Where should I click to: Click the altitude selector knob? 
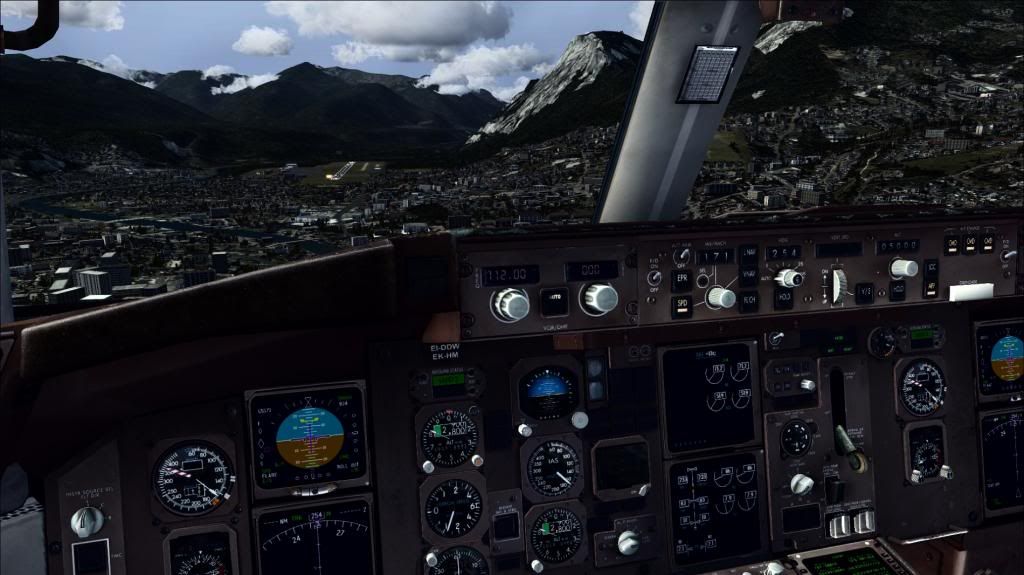(904, 268)
